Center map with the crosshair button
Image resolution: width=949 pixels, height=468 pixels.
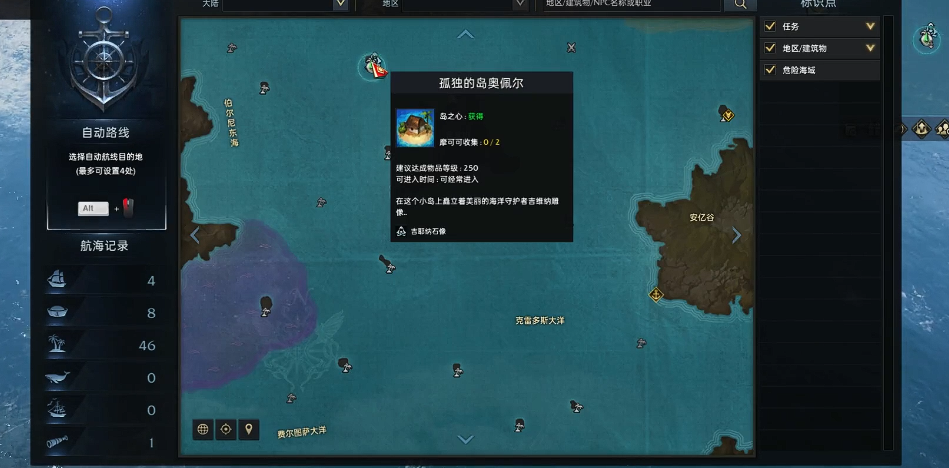click(x=226, y=429)
